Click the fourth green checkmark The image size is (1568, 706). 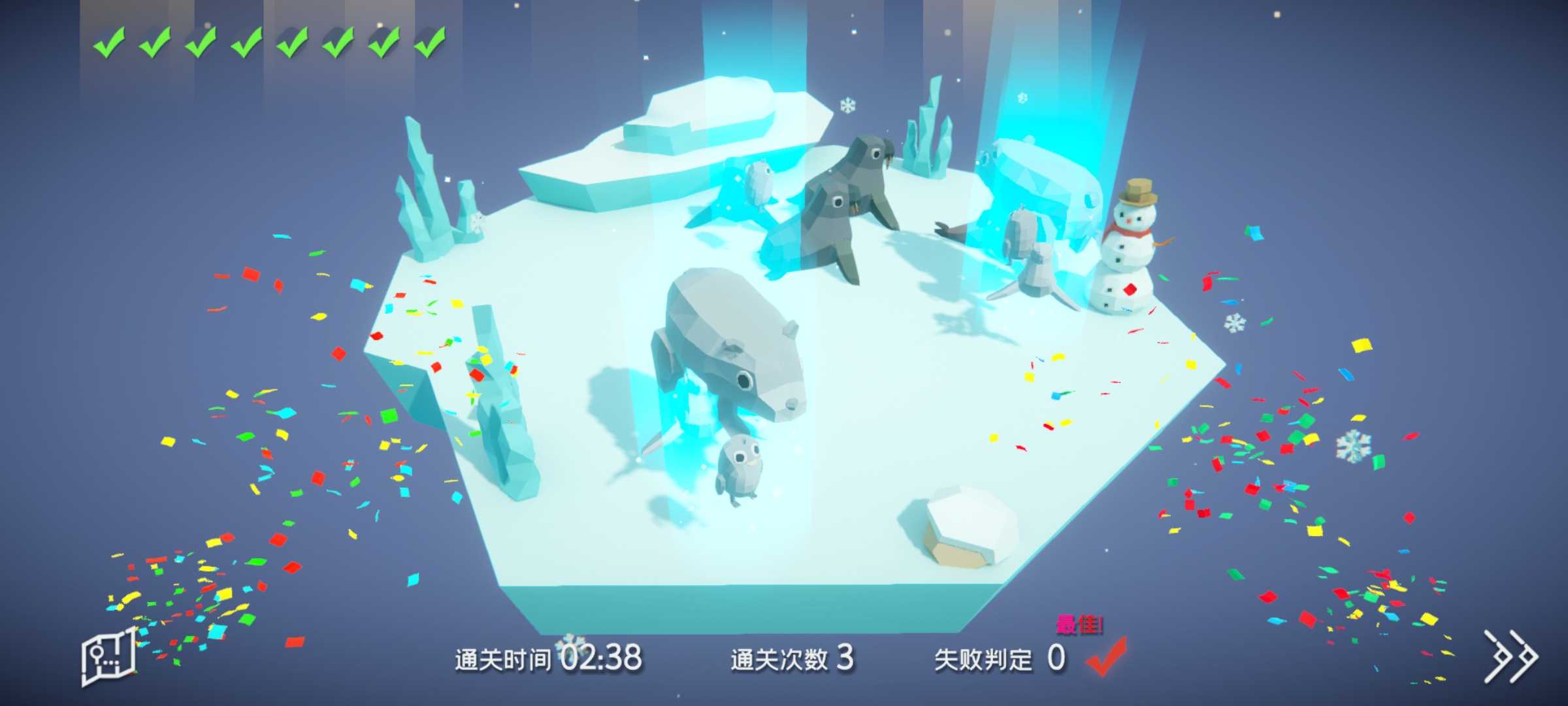coord(245,44)
